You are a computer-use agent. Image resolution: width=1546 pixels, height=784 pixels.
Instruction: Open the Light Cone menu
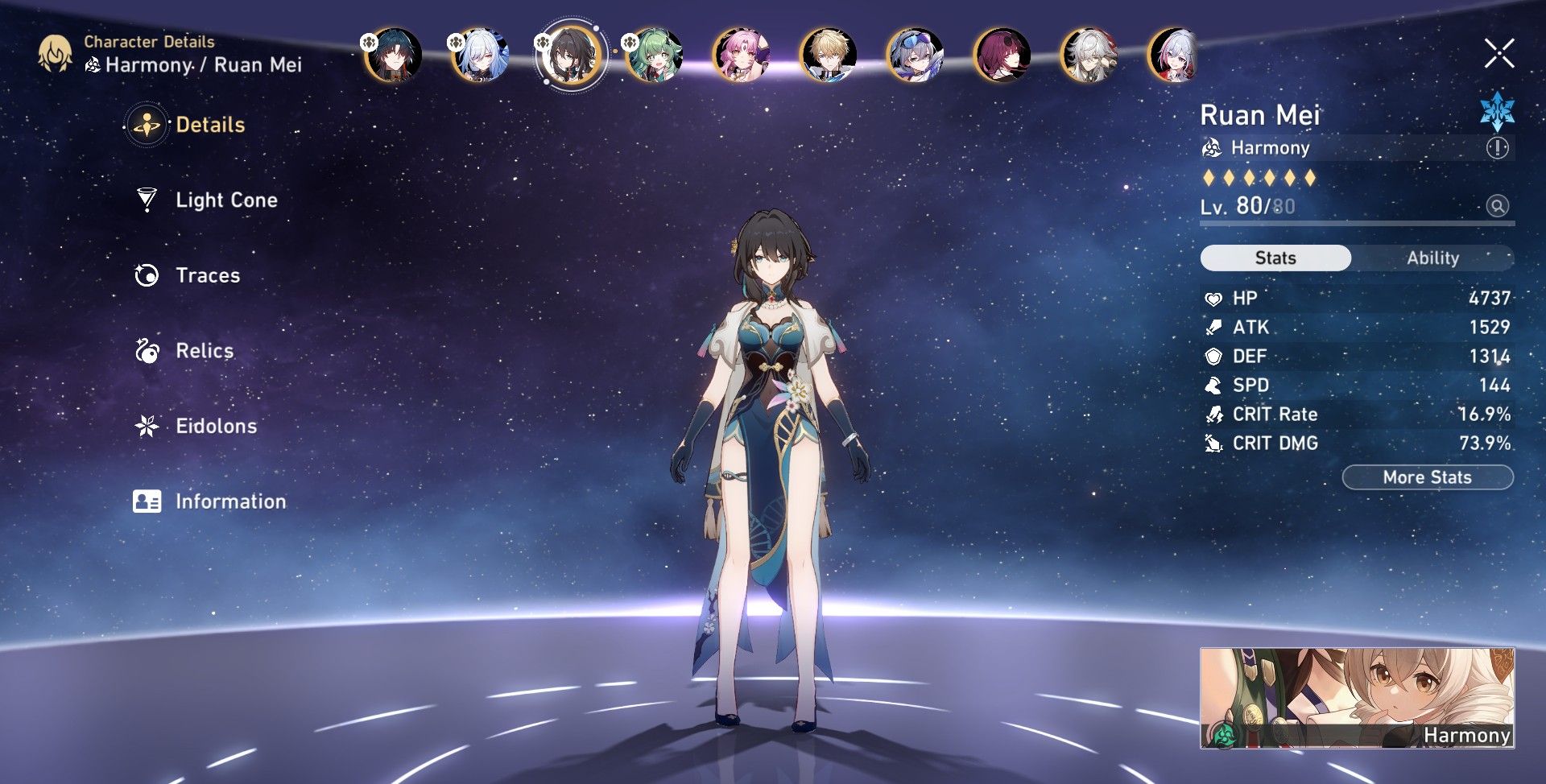coord(225,200)
